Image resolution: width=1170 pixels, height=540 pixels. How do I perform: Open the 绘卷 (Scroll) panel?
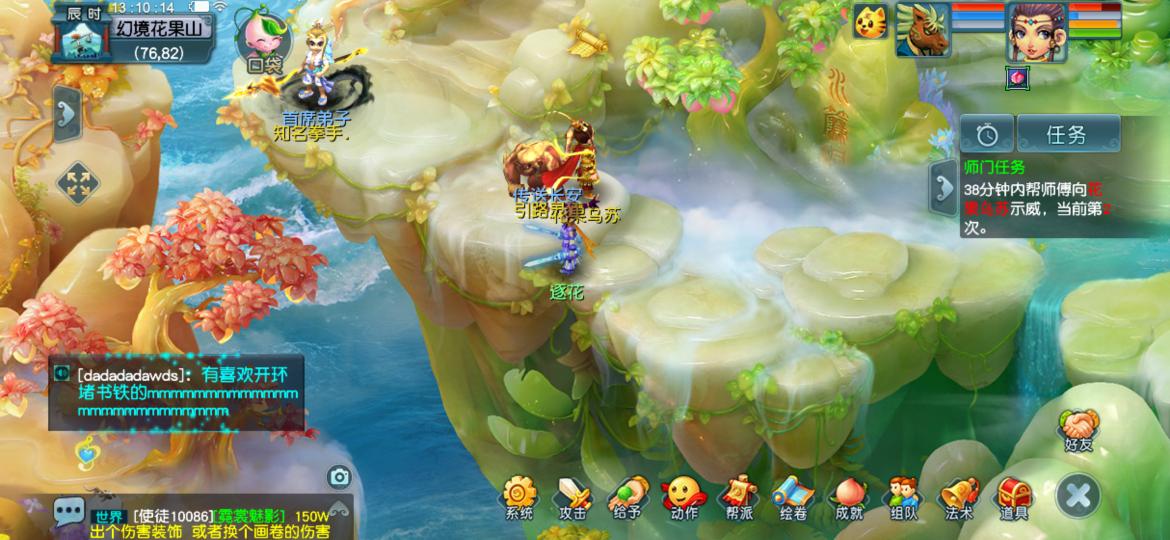(793, 497)
